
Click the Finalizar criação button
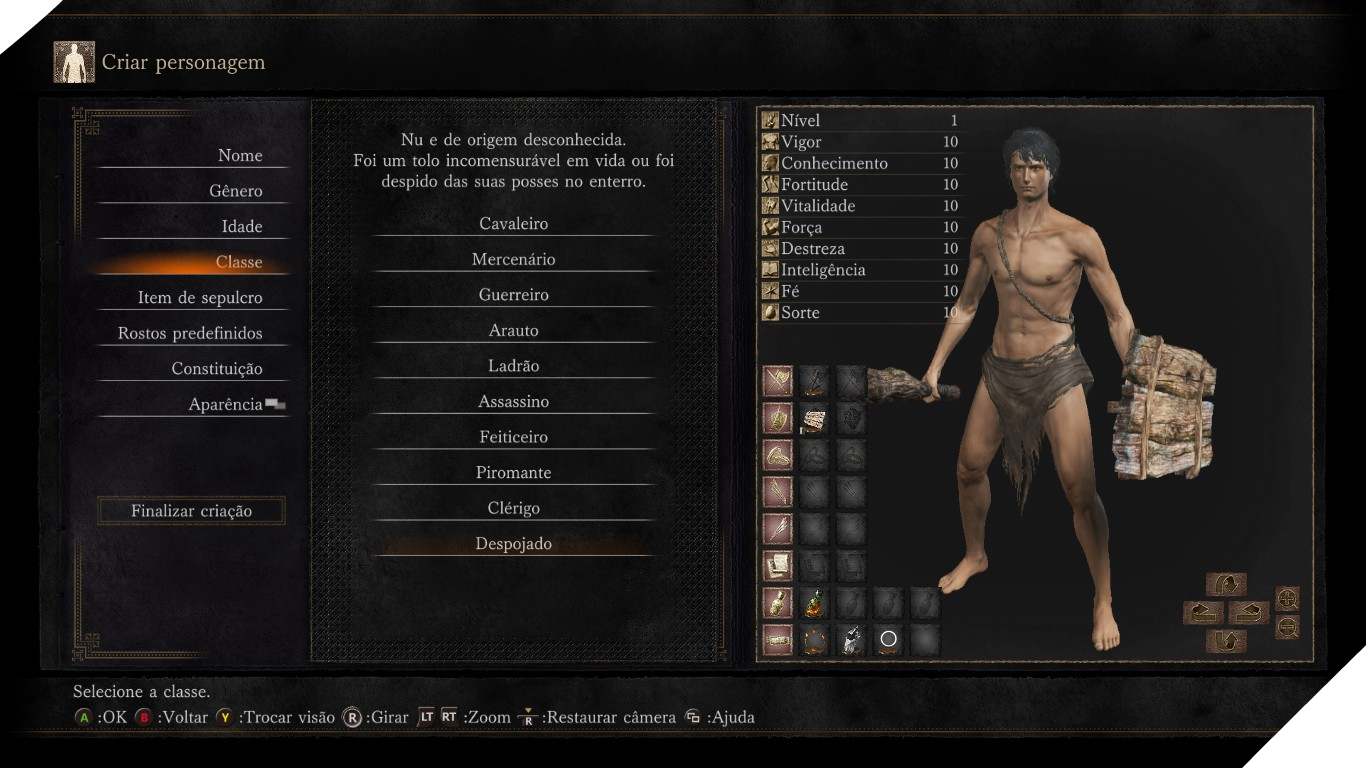click(190, 510)
